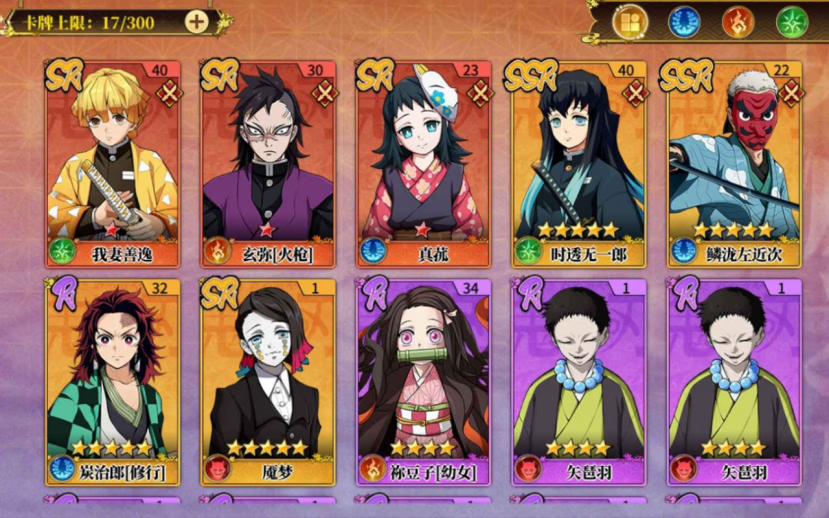Screen dimensions: 829x518
Task: Choose the 真菰 SR card
Action: 424,164
